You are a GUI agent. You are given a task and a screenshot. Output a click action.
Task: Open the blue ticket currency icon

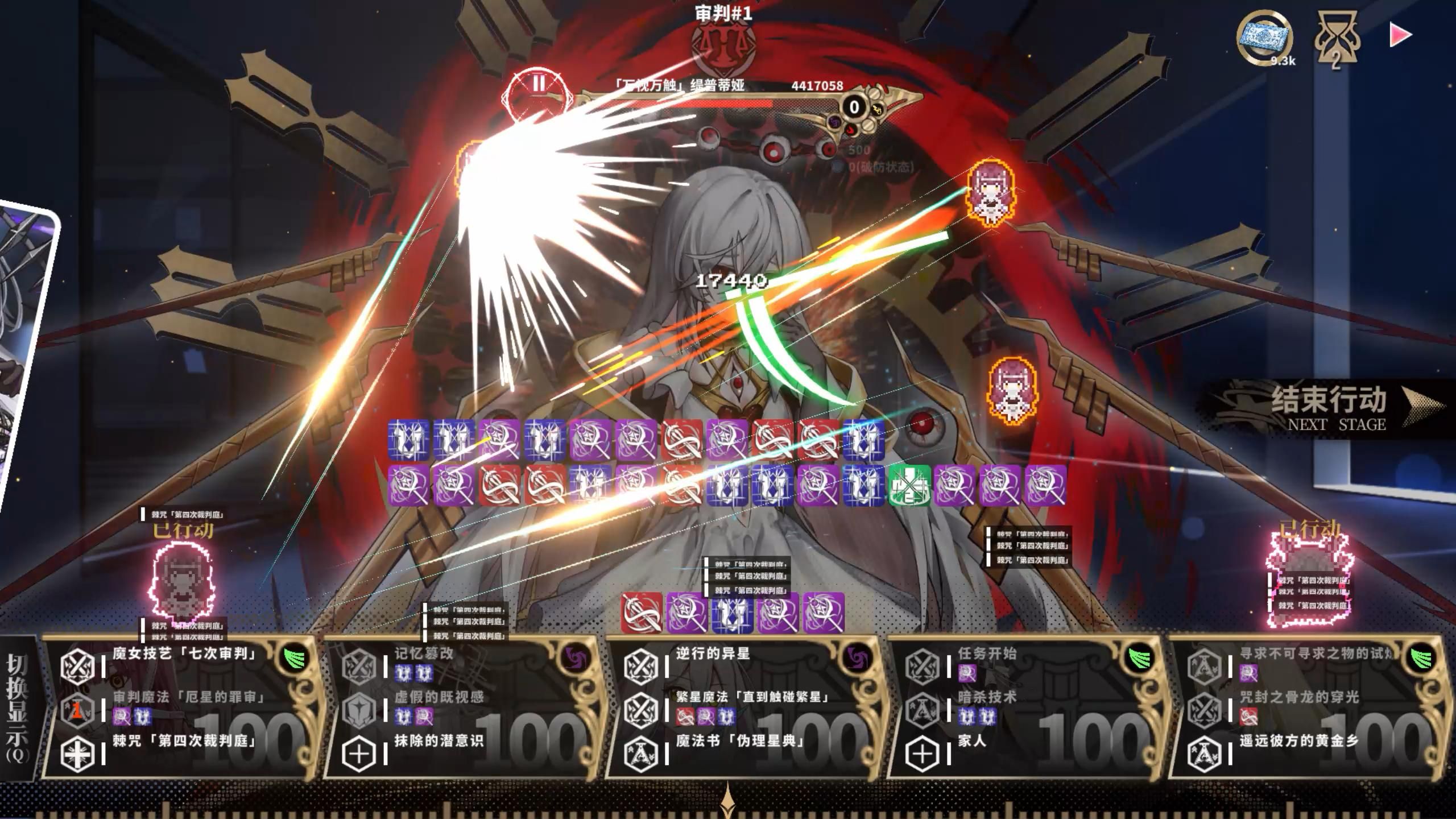(1264, 39)
